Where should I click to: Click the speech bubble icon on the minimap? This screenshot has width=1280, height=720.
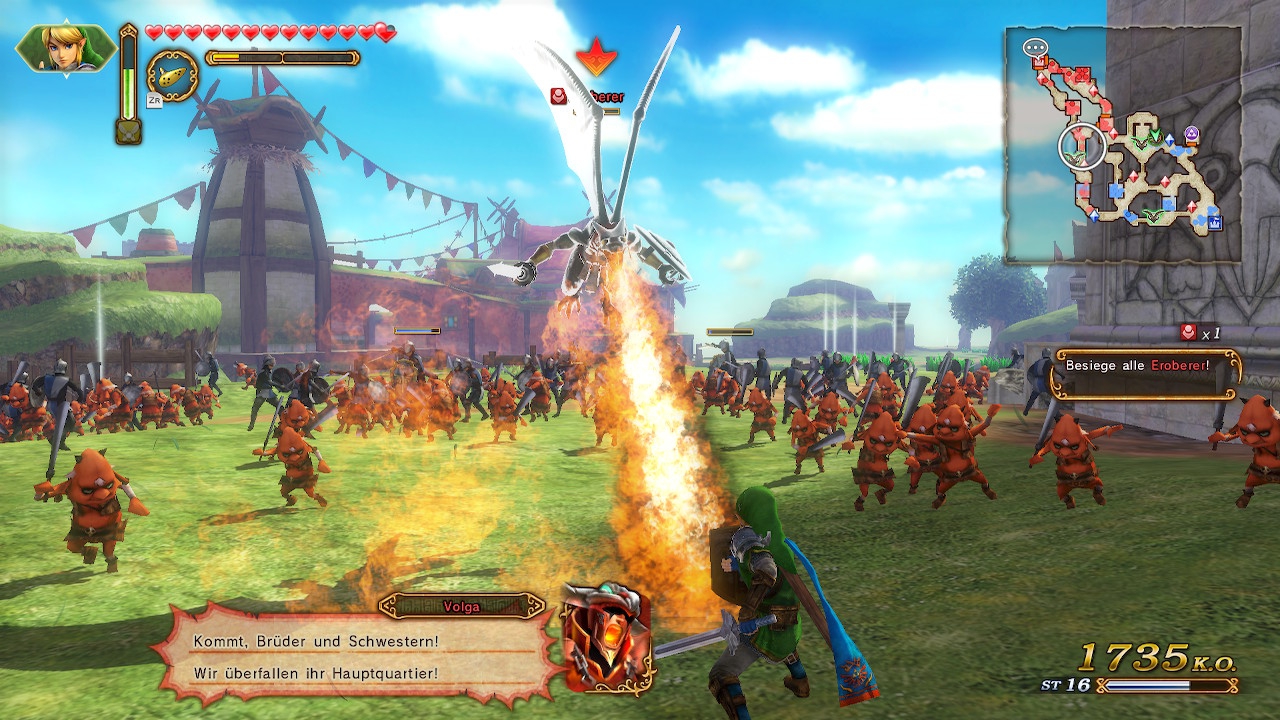point(1035,47)
